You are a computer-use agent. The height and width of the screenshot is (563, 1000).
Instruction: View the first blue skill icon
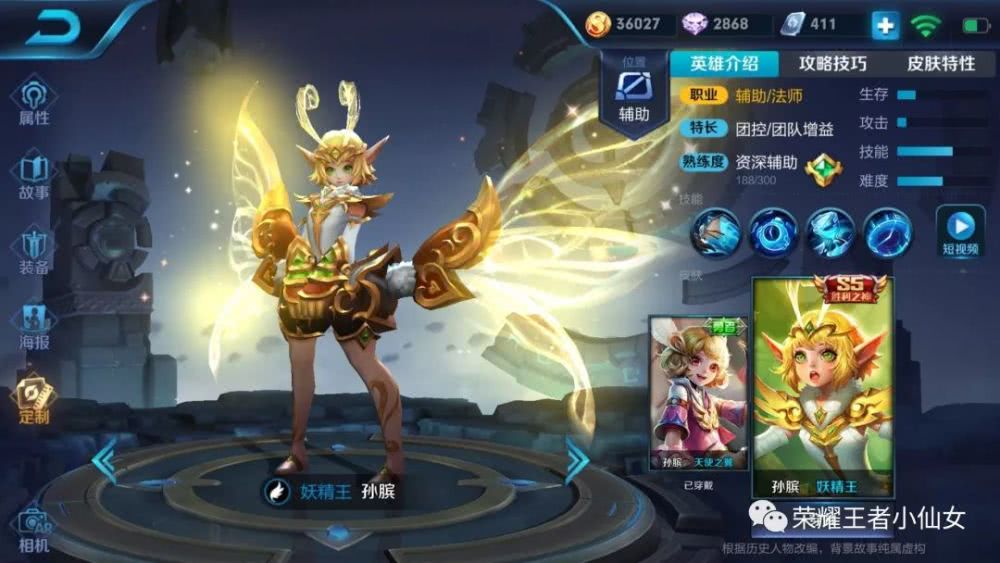point(716,233)
